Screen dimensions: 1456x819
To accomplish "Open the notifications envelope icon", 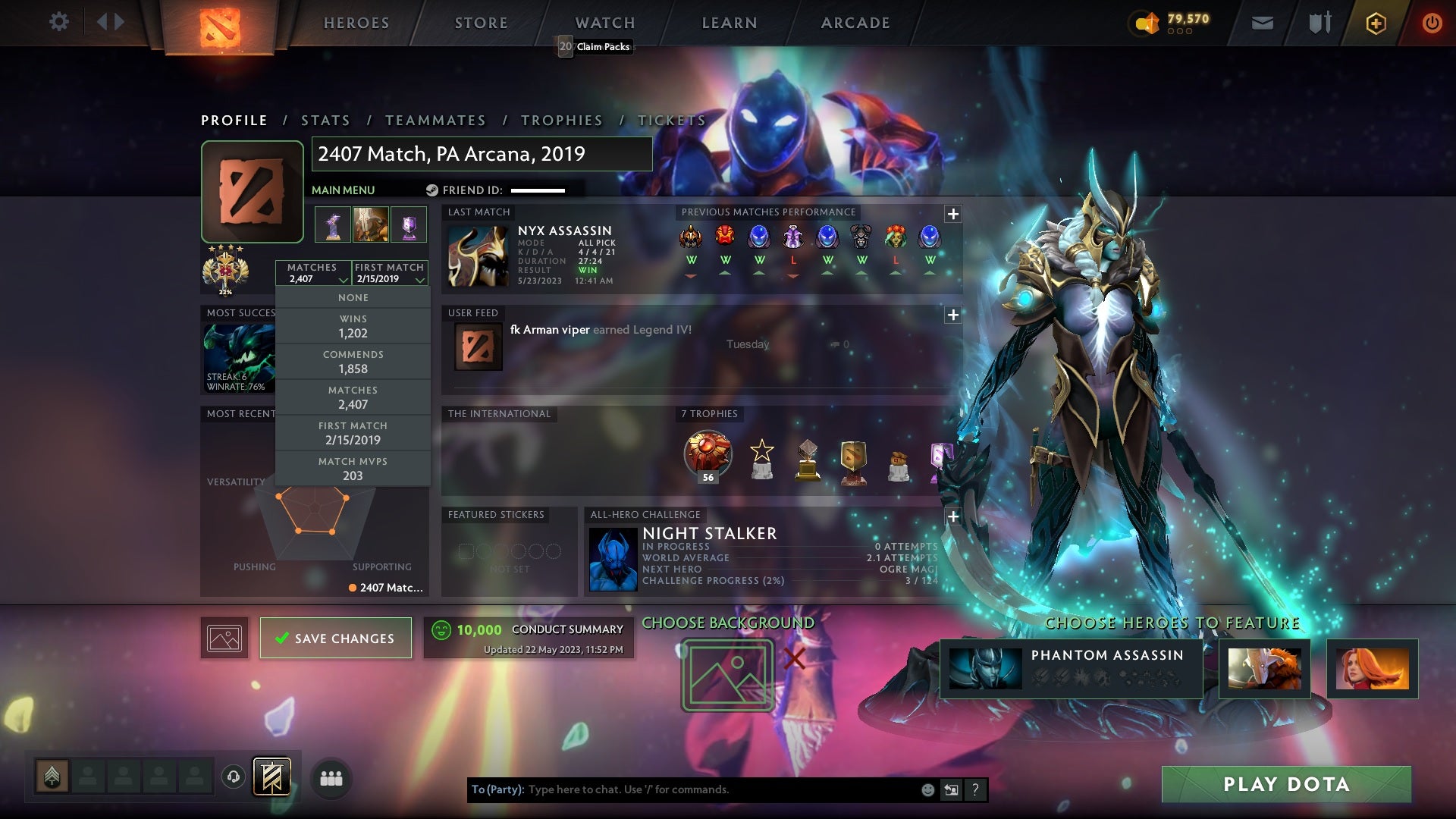I will click(1261, 23).
